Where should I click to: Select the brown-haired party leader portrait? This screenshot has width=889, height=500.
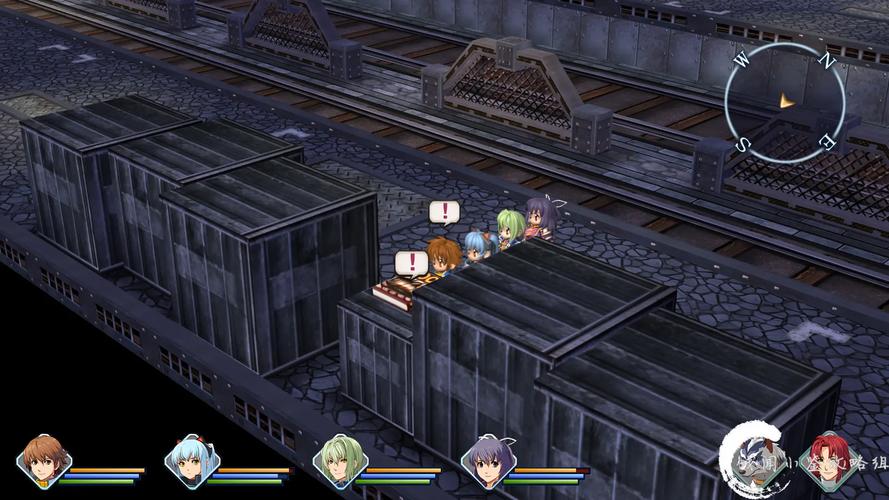[44, 461]
